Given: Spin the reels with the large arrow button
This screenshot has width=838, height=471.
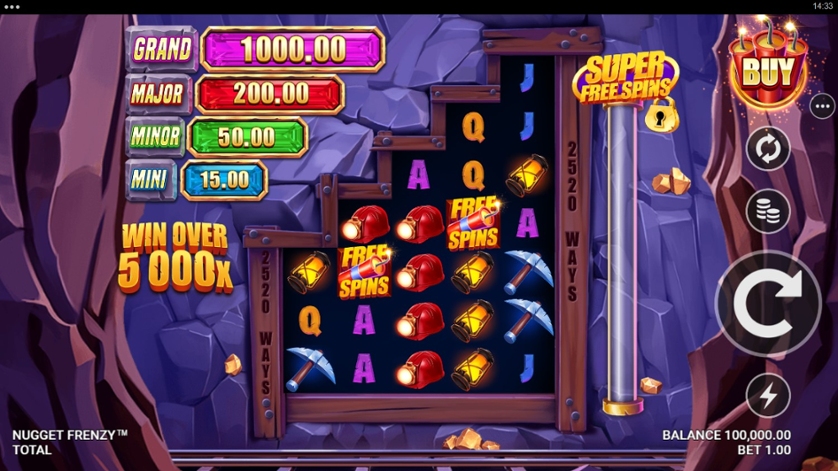Looking at the screenshot, I should [x=768, y=303].
